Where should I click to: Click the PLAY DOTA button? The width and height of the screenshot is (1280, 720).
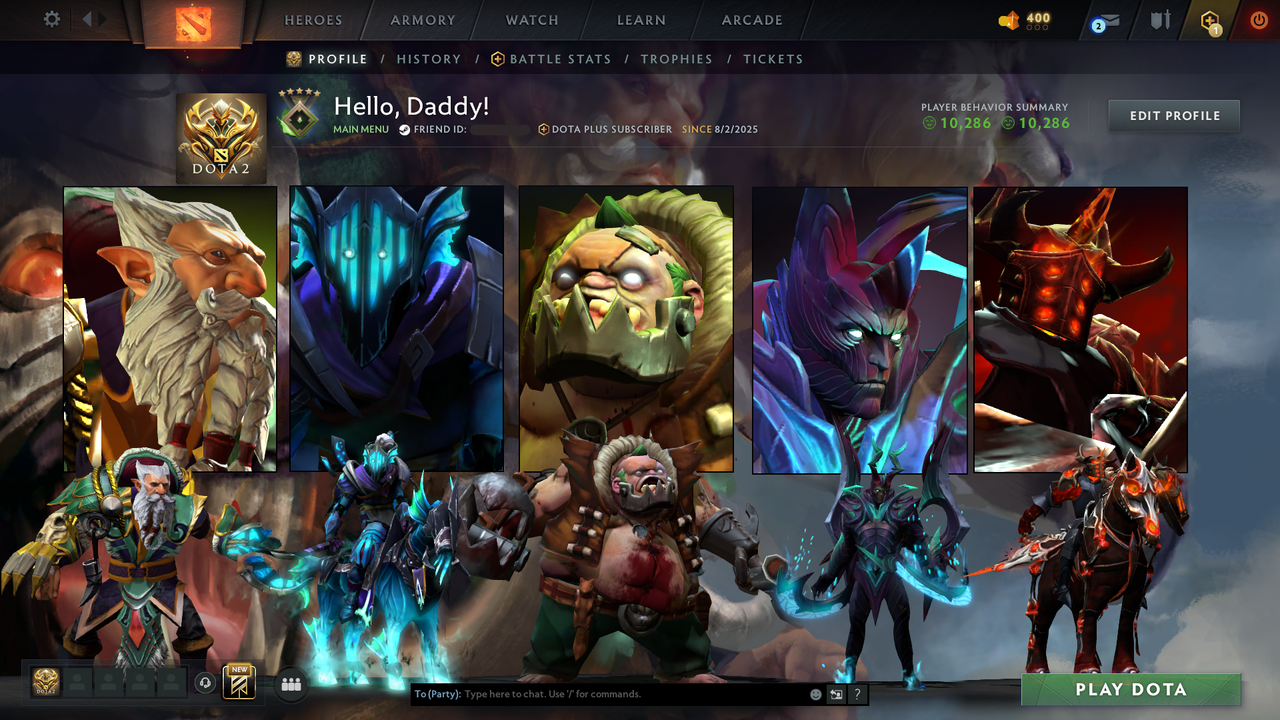click(x=1131, y=689)
